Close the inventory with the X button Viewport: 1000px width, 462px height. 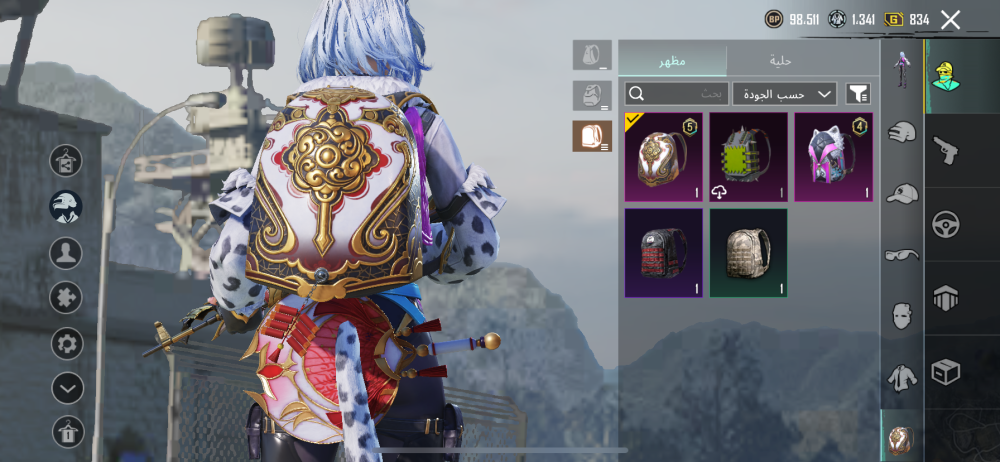(x=950, y=20)
